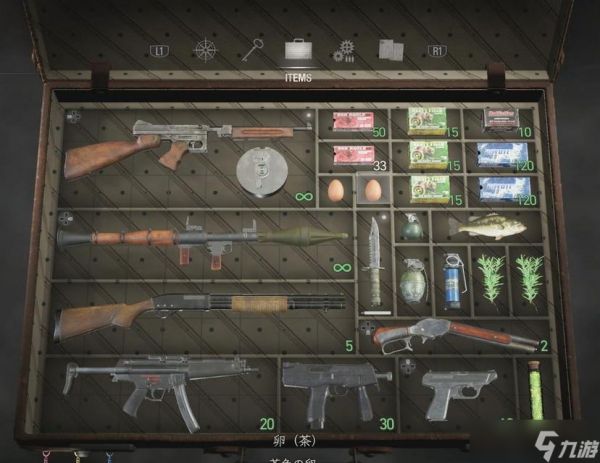Select the combat knife

point(375,258)
